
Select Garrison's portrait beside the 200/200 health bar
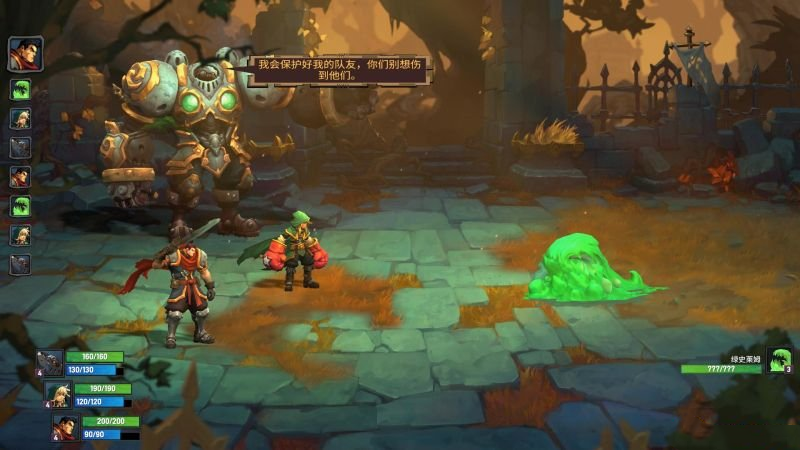pos(66,427)
